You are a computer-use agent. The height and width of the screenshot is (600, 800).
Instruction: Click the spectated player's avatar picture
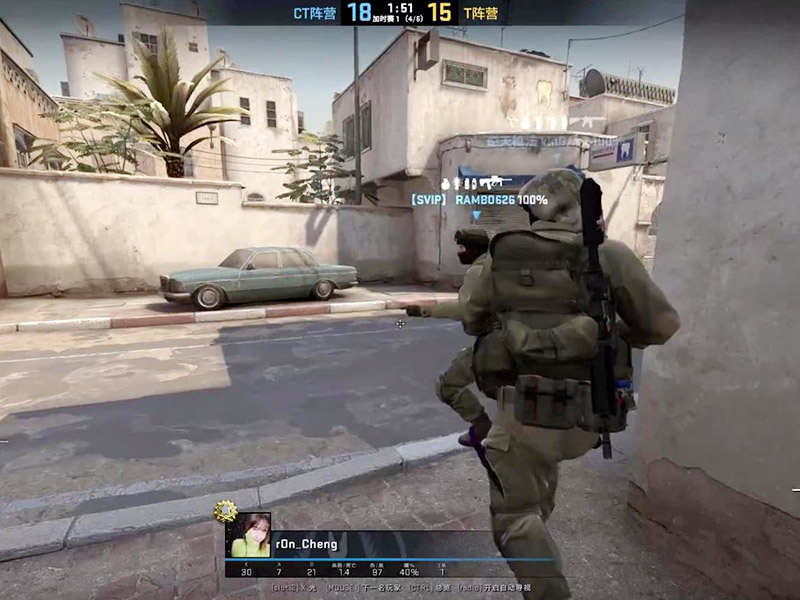[x=250, y=535]
